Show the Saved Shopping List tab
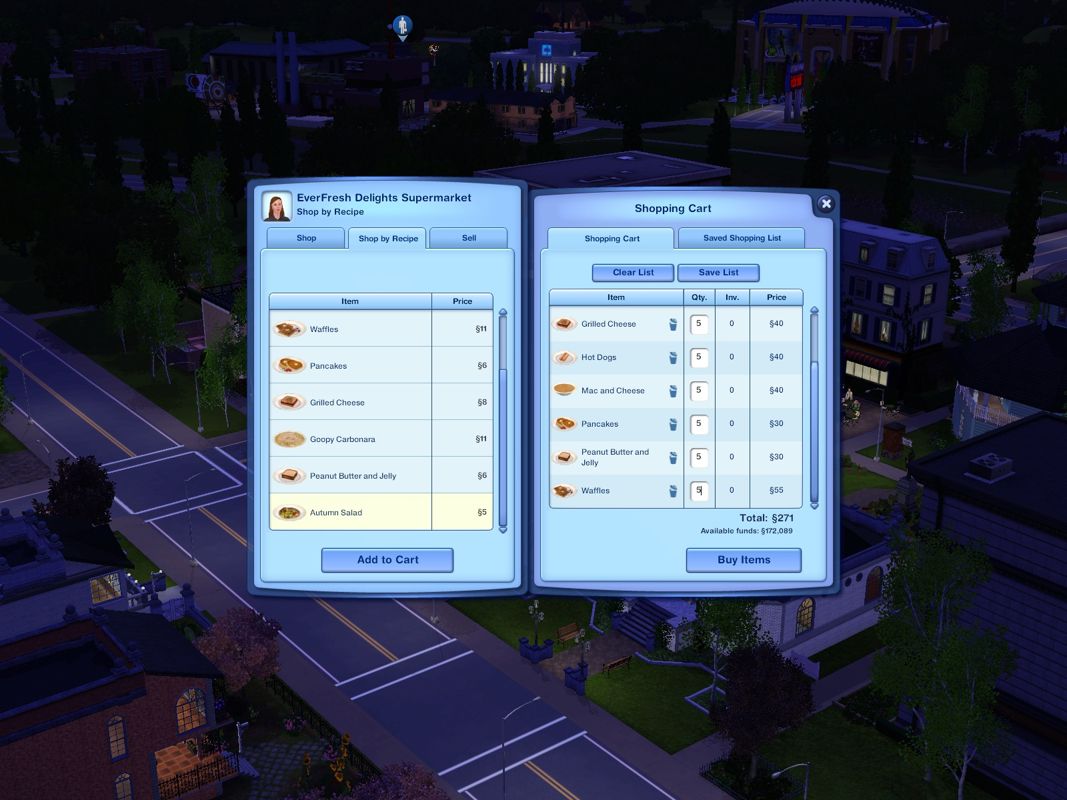Viewport: 1067px width, 800px height. pyautogui.click(x=741, y=238)
